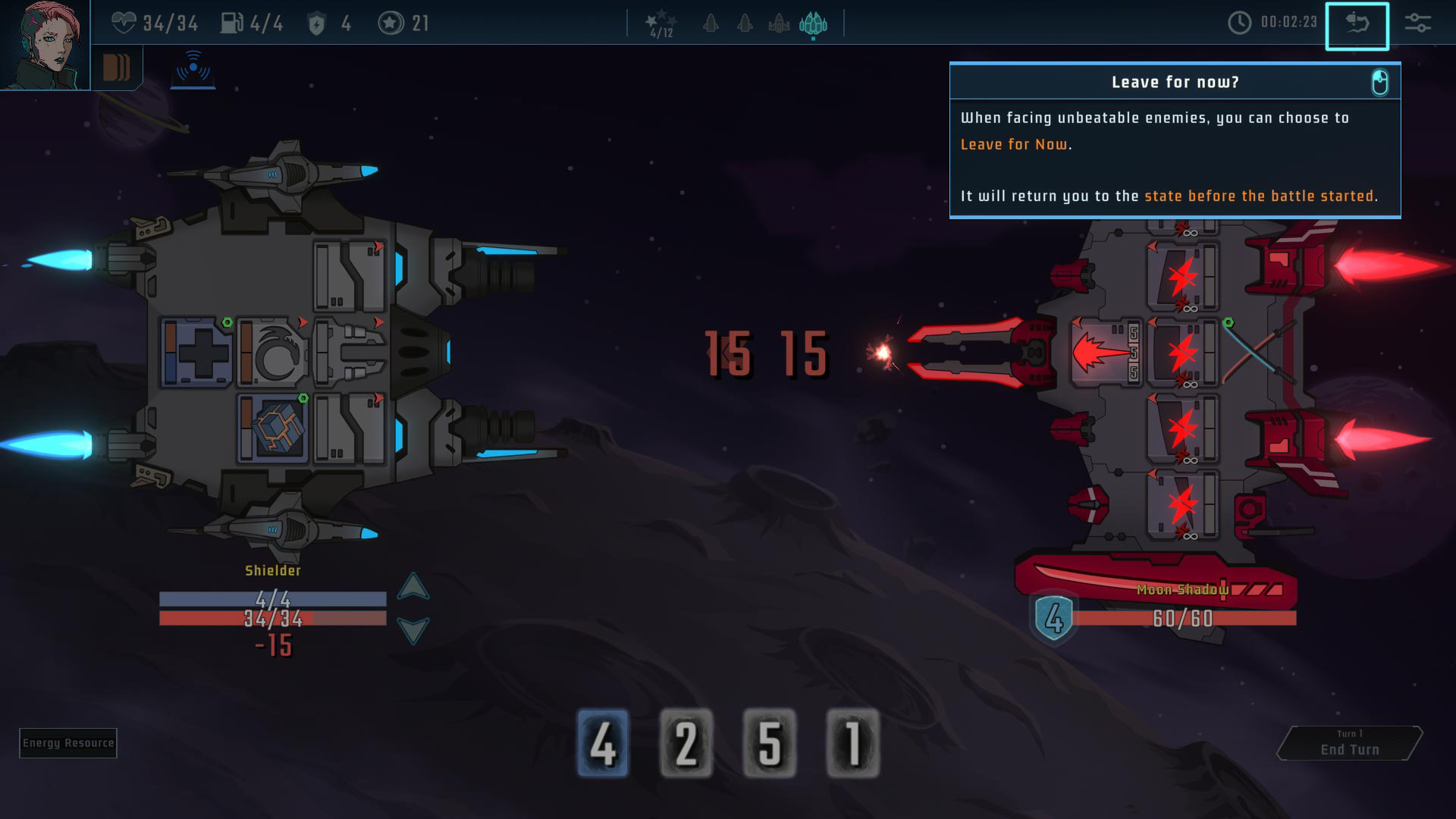Click the pilot portrait
1456x819 pixels.
(x=44, y=44)
